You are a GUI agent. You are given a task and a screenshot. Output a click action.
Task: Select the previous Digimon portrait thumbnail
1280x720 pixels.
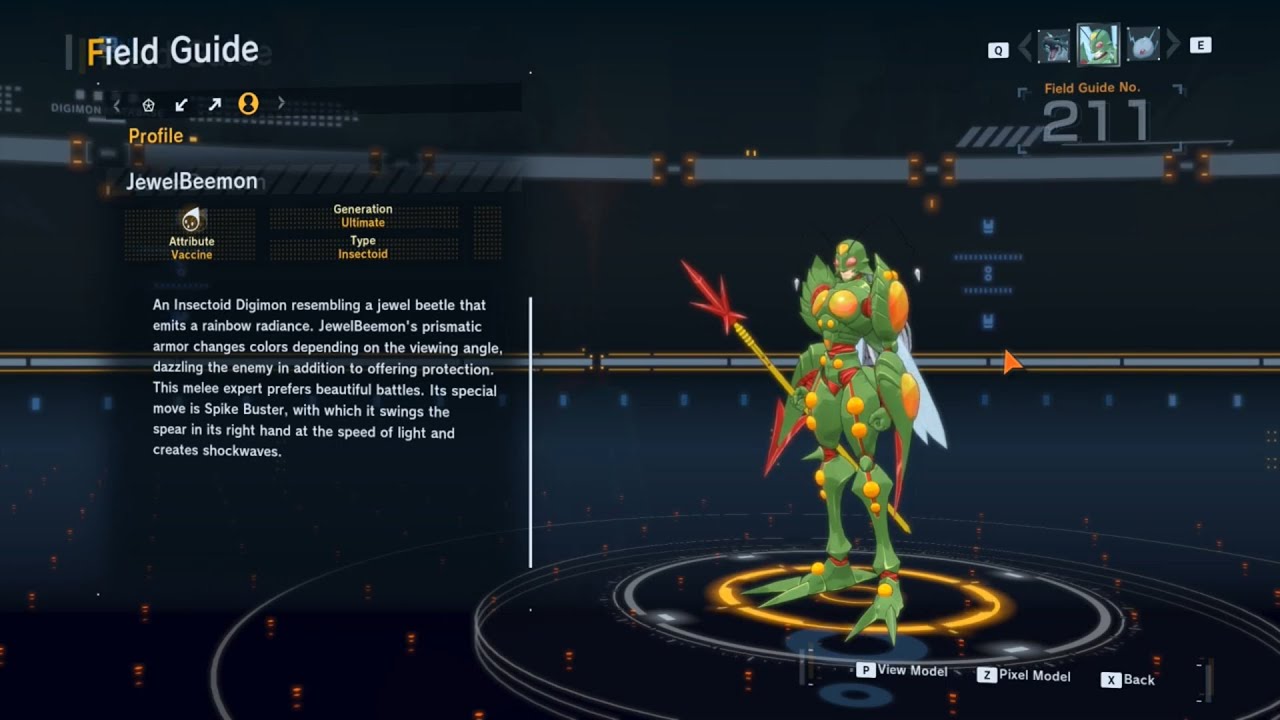(1054, 46)
